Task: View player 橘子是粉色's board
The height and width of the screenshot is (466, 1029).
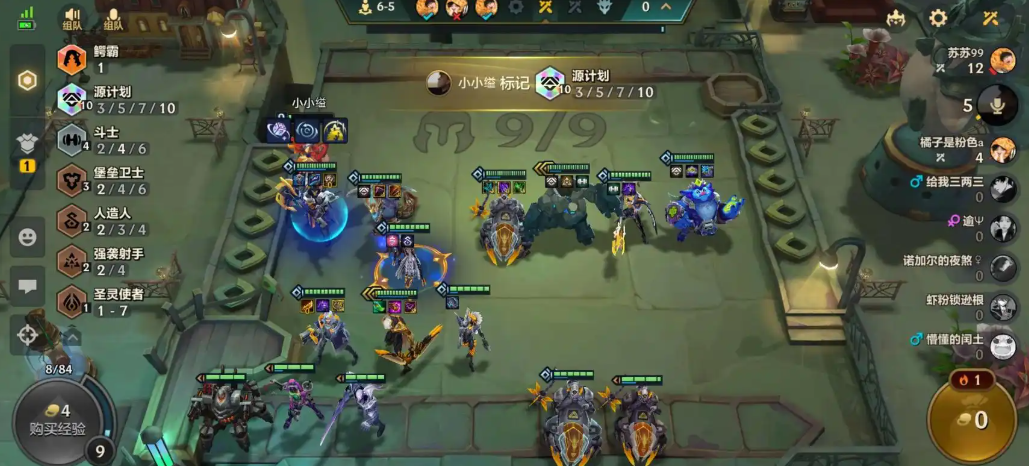Action: coord(1002,149)
